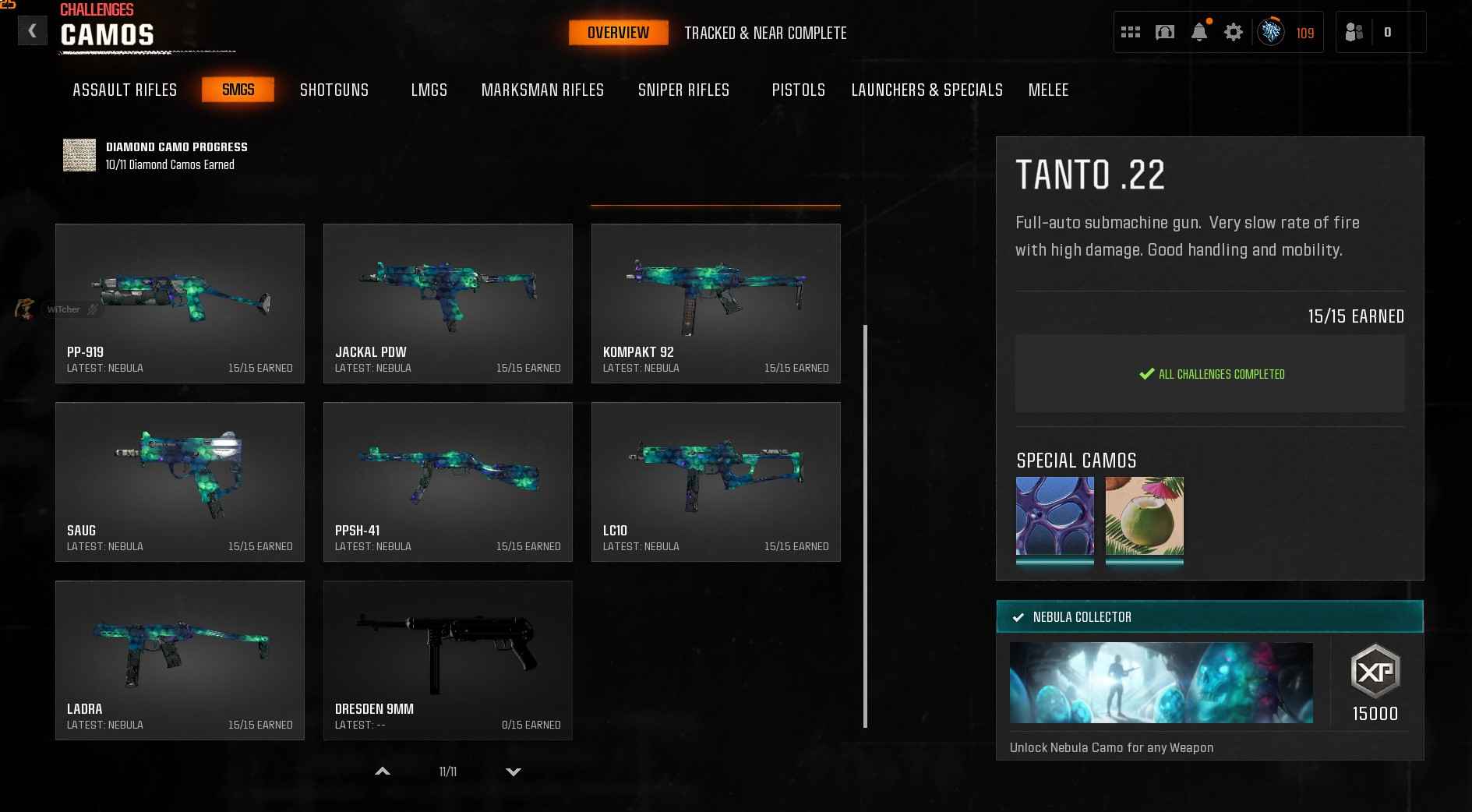Show the LMGs category
The width and height of the screenshot is (1472, 812).
[429, 90]
